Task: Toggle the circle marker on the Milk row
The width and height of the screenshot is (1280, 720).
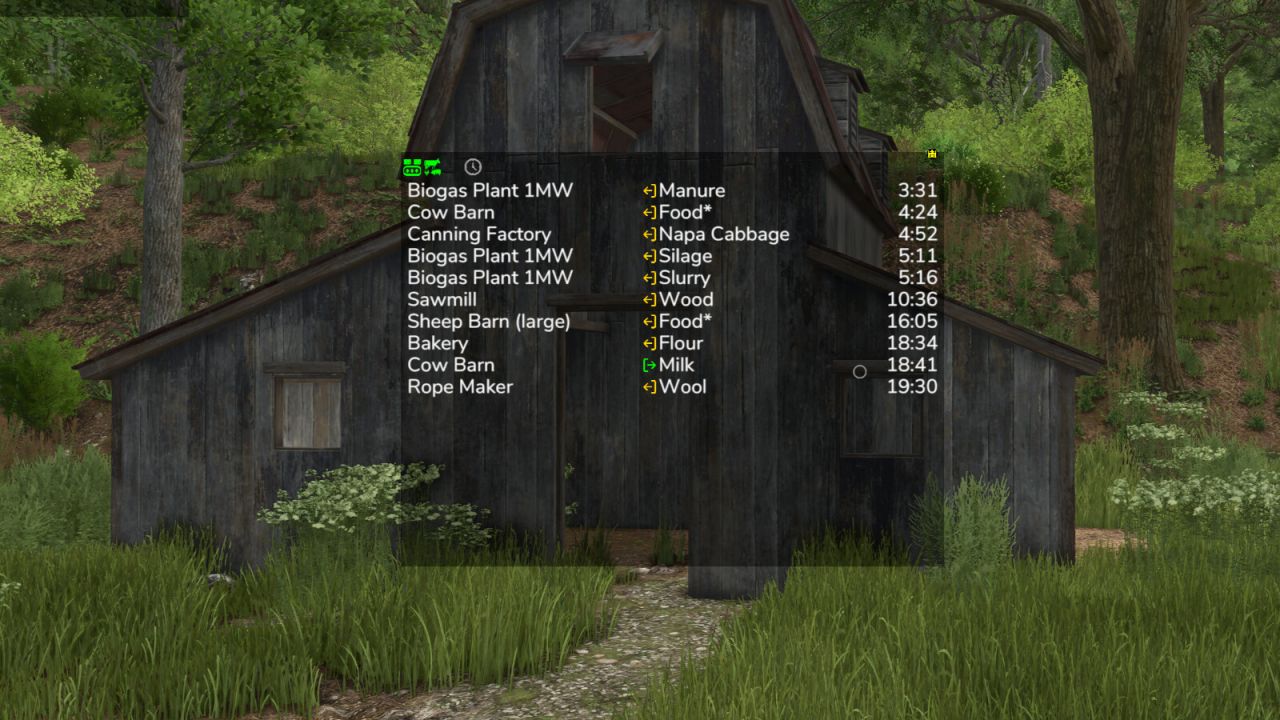Action: (x=860, y=371)
